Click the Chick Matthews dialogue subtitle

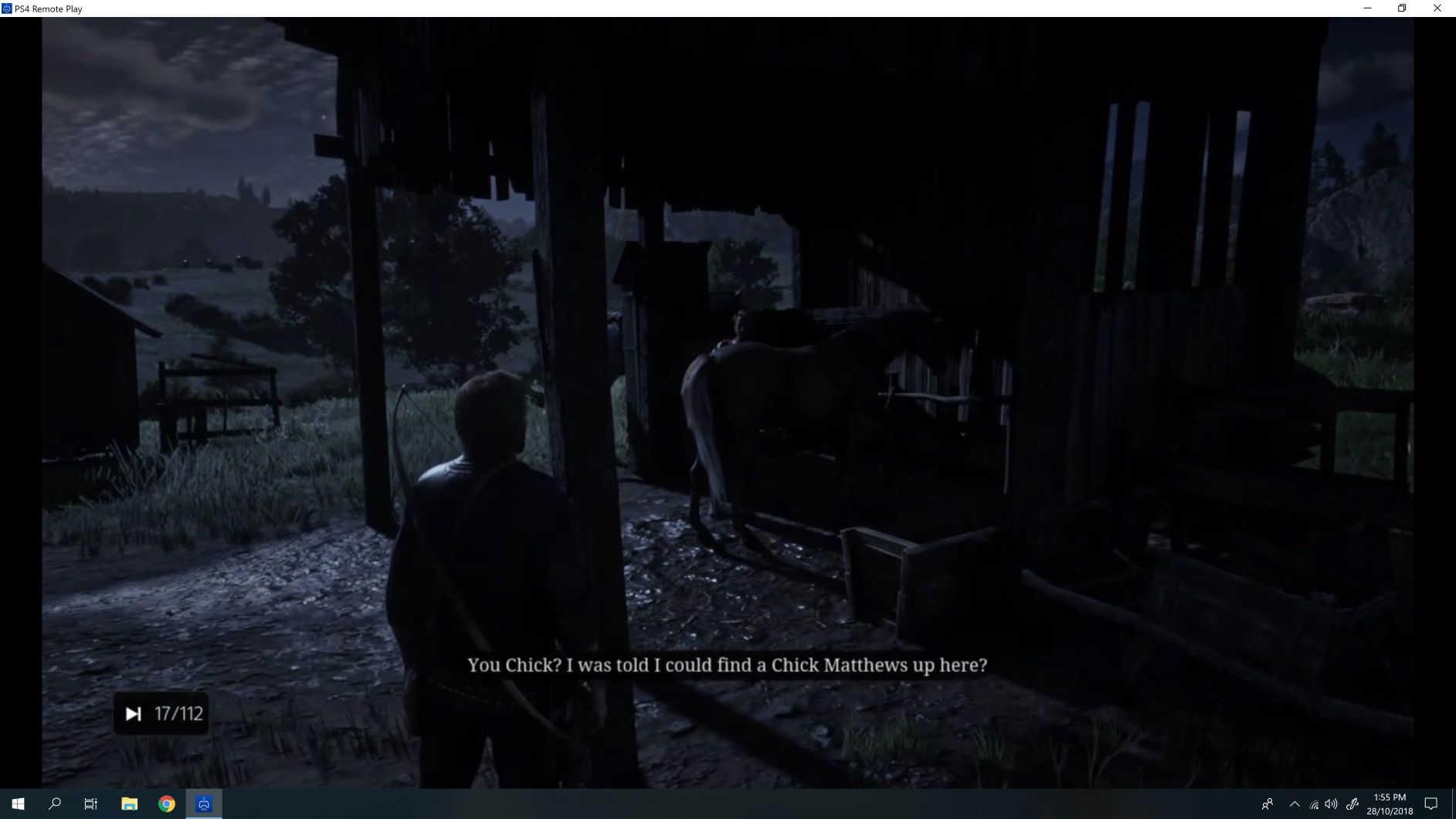pyautogui.click(x=727, y=664)
